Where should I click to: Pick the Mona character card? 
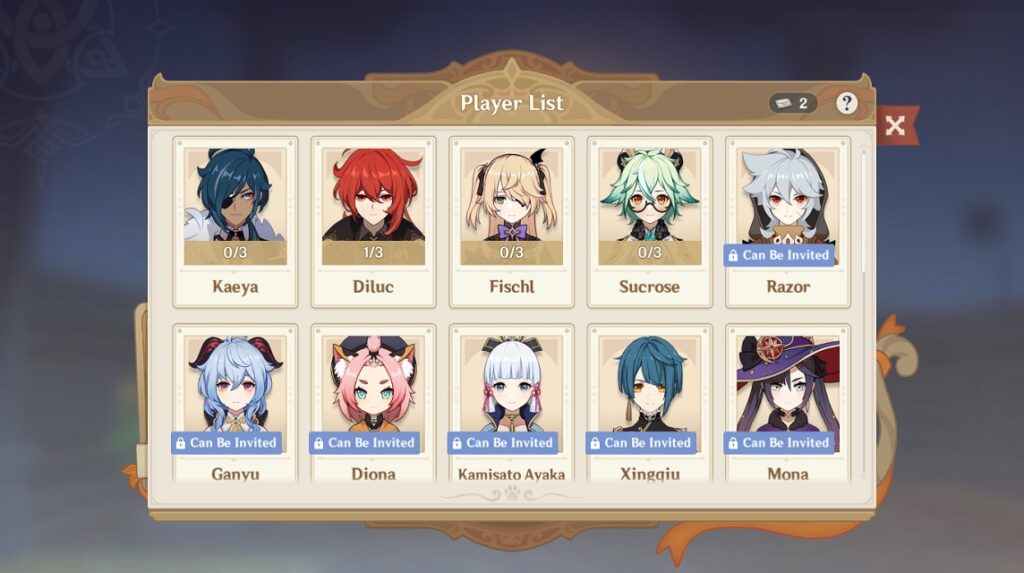coord(787,405)
